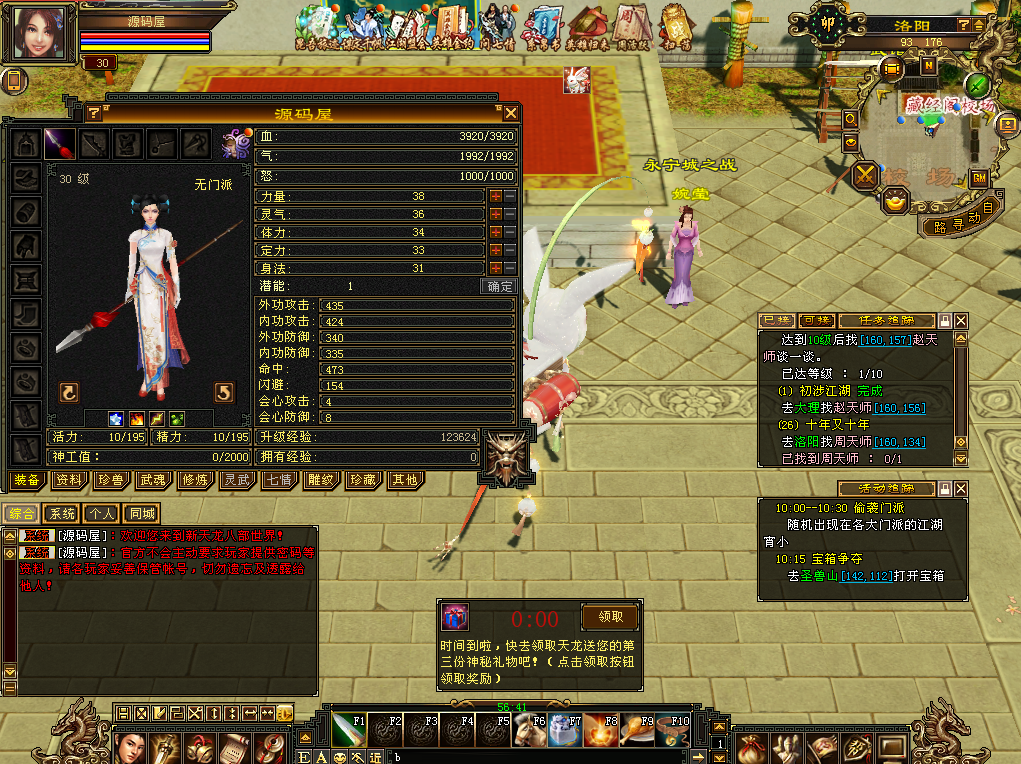Select the 武魂 tab
The image size is (1021, 764).
point(152,480)
